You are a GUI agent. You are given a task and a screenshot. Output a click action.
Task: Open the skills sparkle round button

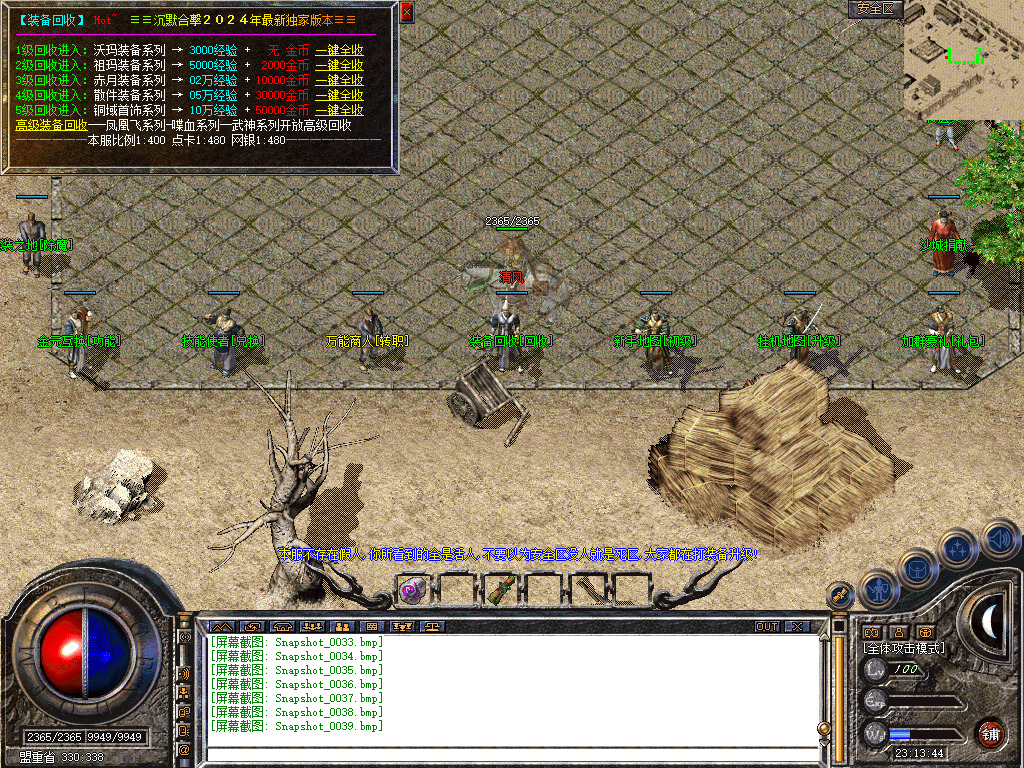(x=958, y=548)
